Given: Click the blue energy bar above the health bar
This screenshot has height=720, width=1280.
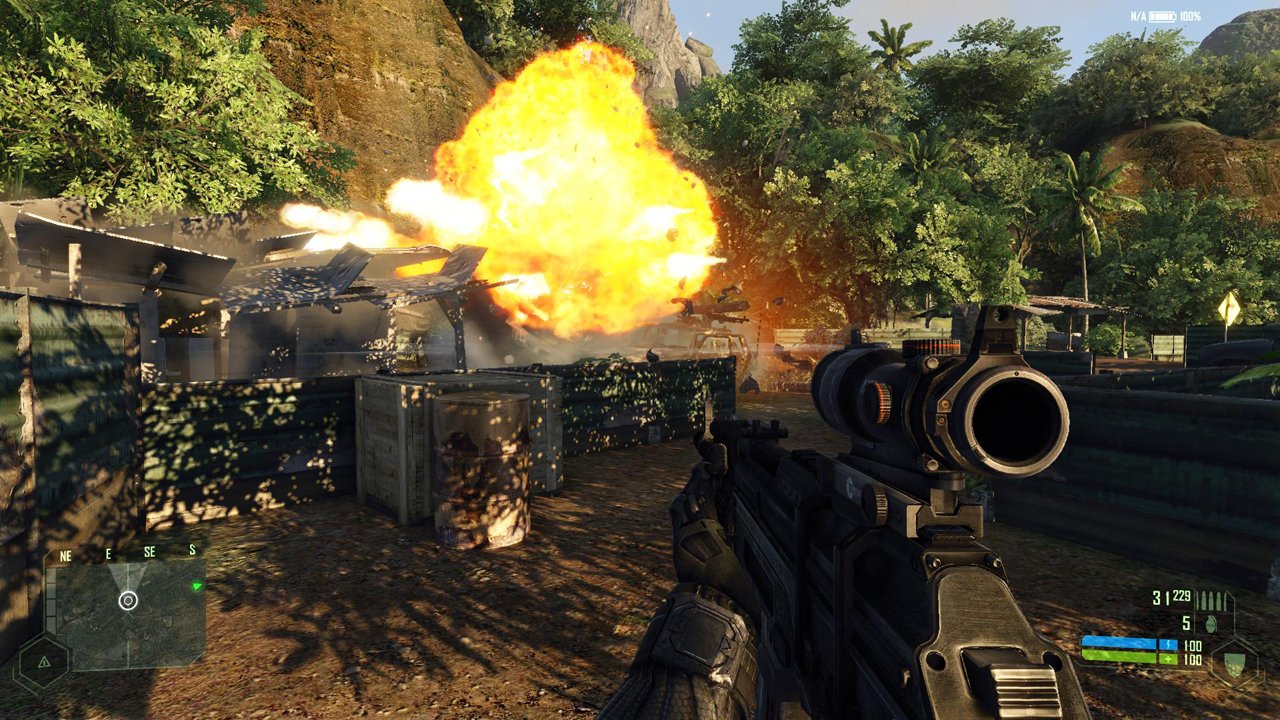Looking at the screenshot, I should [1119, 644].
